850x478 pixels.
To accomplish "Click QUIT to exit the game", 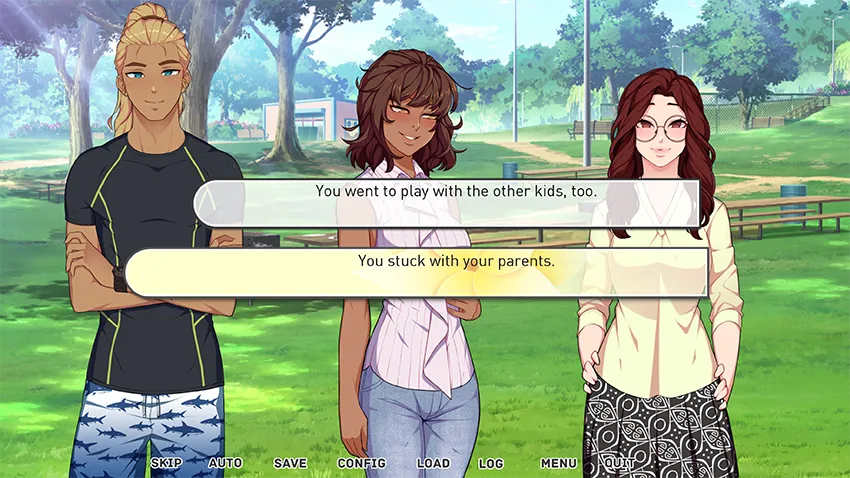I will (619, 464).
